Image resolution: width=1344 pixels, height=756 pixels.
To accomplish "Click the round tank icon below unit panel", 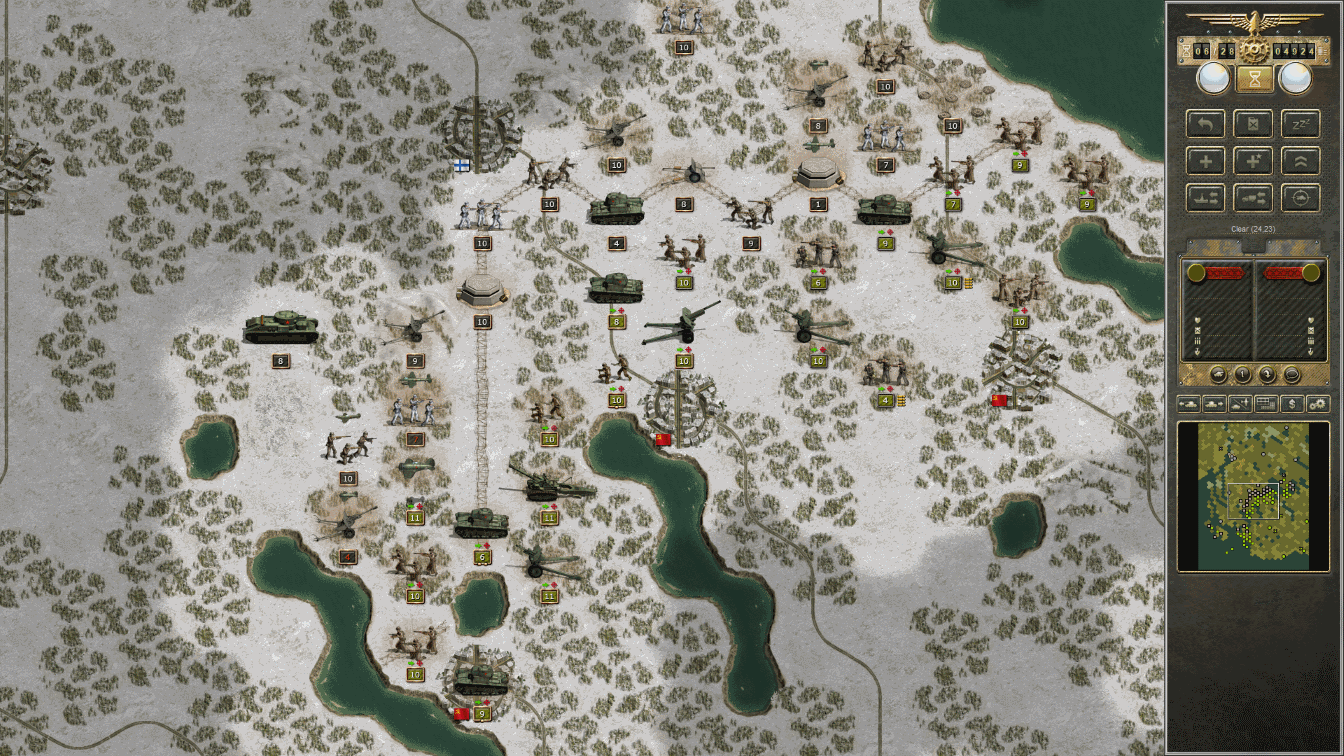I will [1218, 375].
